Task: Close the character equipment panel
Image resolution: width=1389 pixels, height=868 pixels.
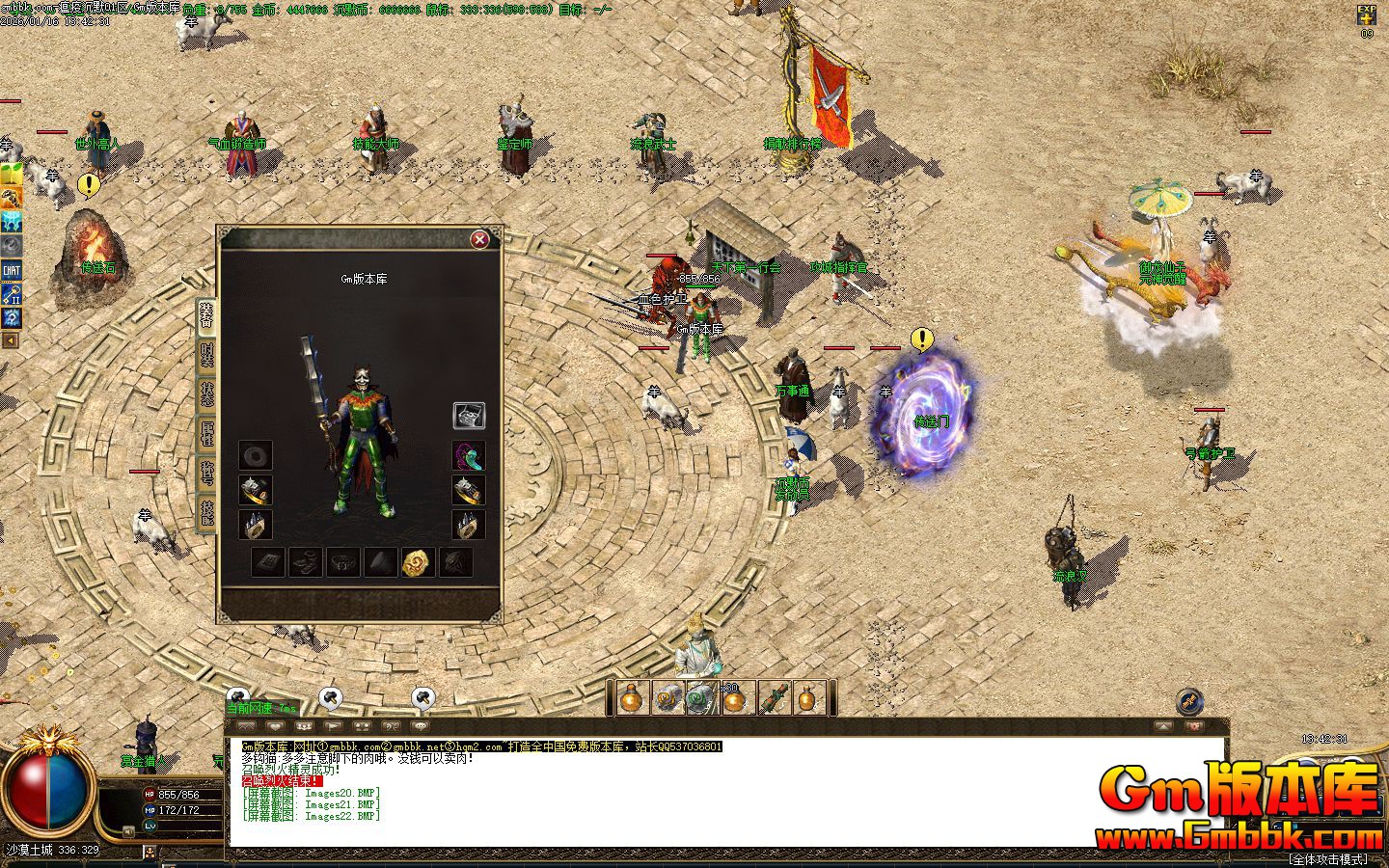Action: [479, 239]
